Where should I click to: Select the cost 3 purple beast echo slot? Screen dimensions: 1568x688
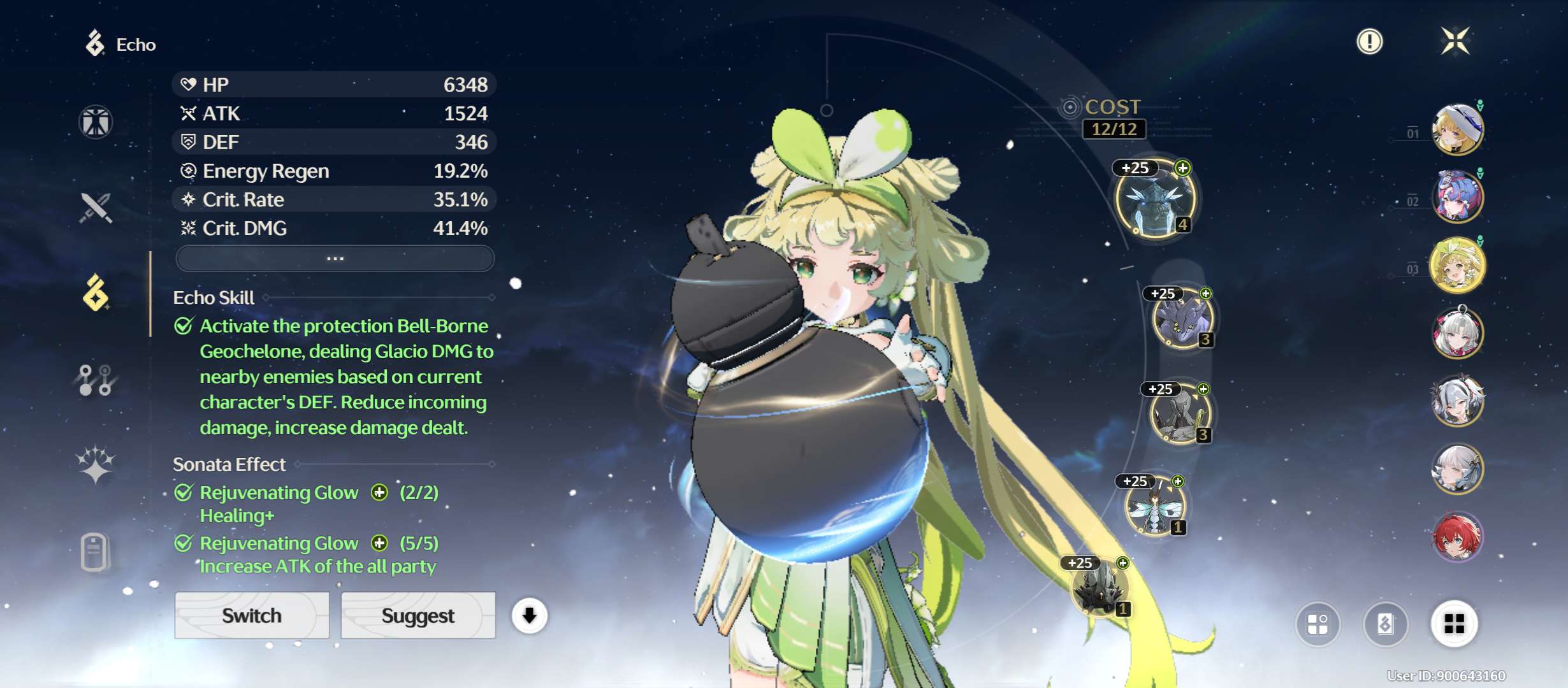coord(1182,320)
